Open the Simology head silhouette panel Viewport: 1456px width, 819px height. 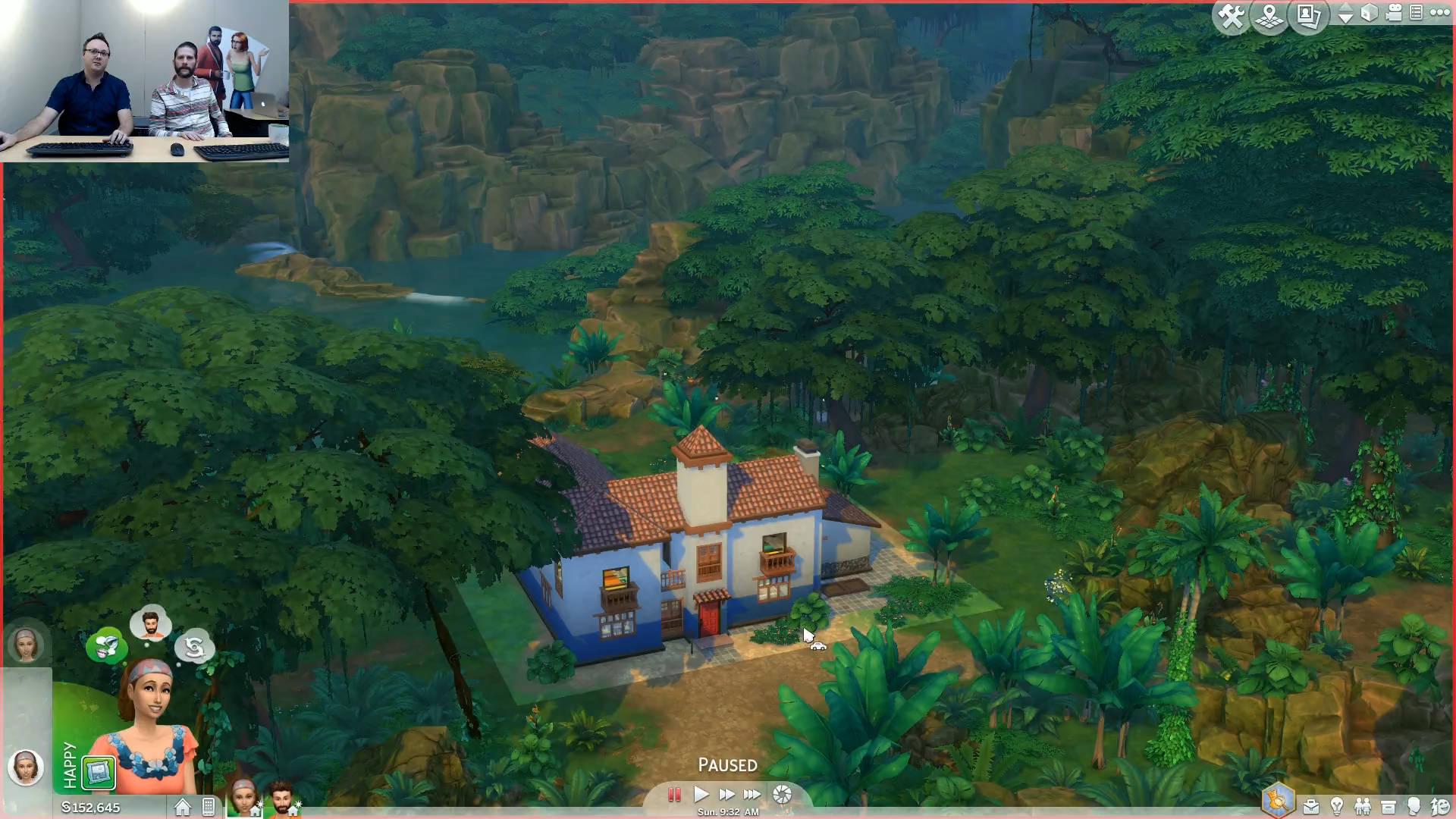[x=1414, y=806]
